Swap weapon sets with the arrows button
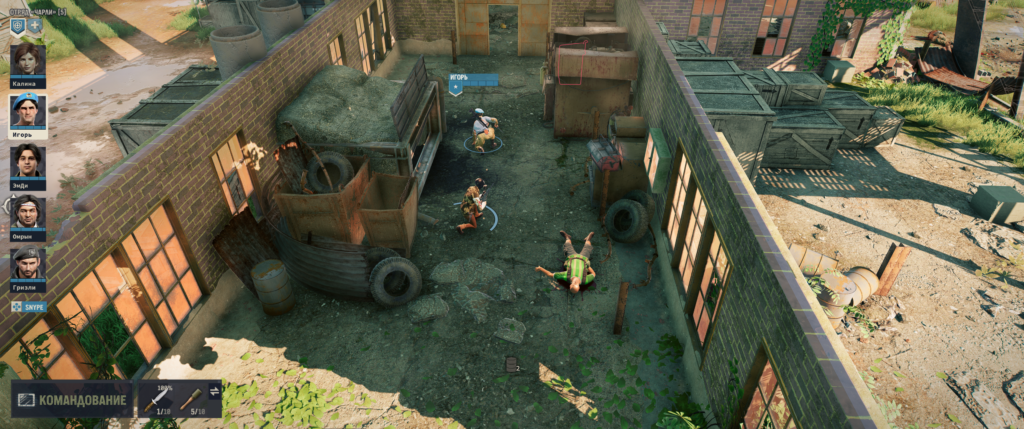1024x429 pixels. (x=214, y=391)
